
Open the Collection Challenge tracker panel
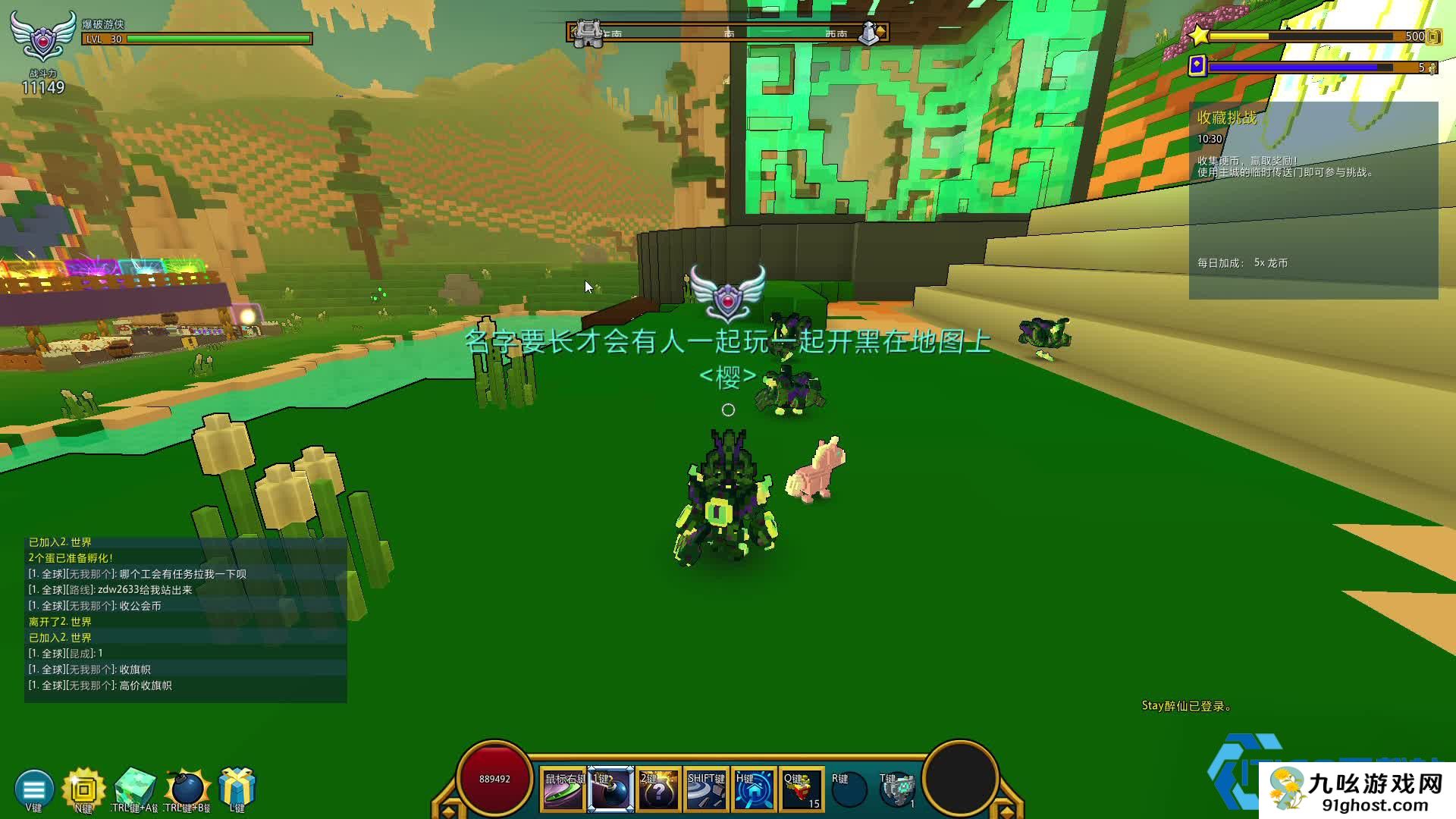pos(1313,200)
